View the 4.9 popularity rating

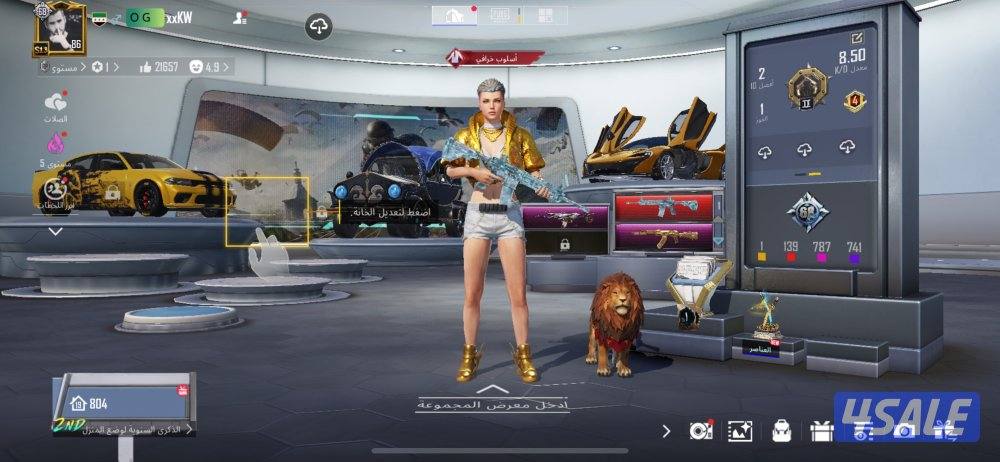click(x=208, y=67)
